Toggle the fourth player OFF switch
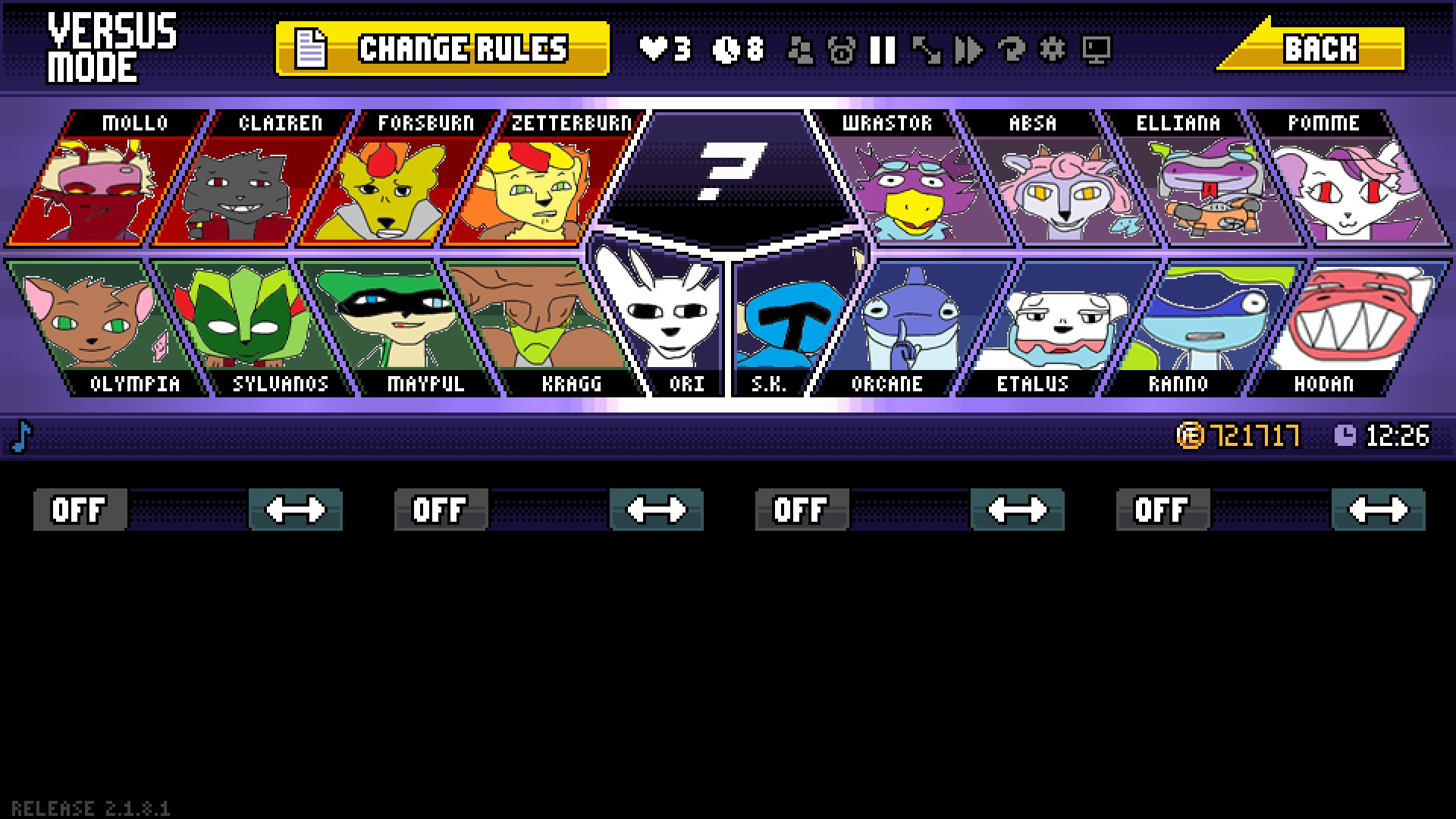Screen dimensions: 1456x819 point(1161,510)
